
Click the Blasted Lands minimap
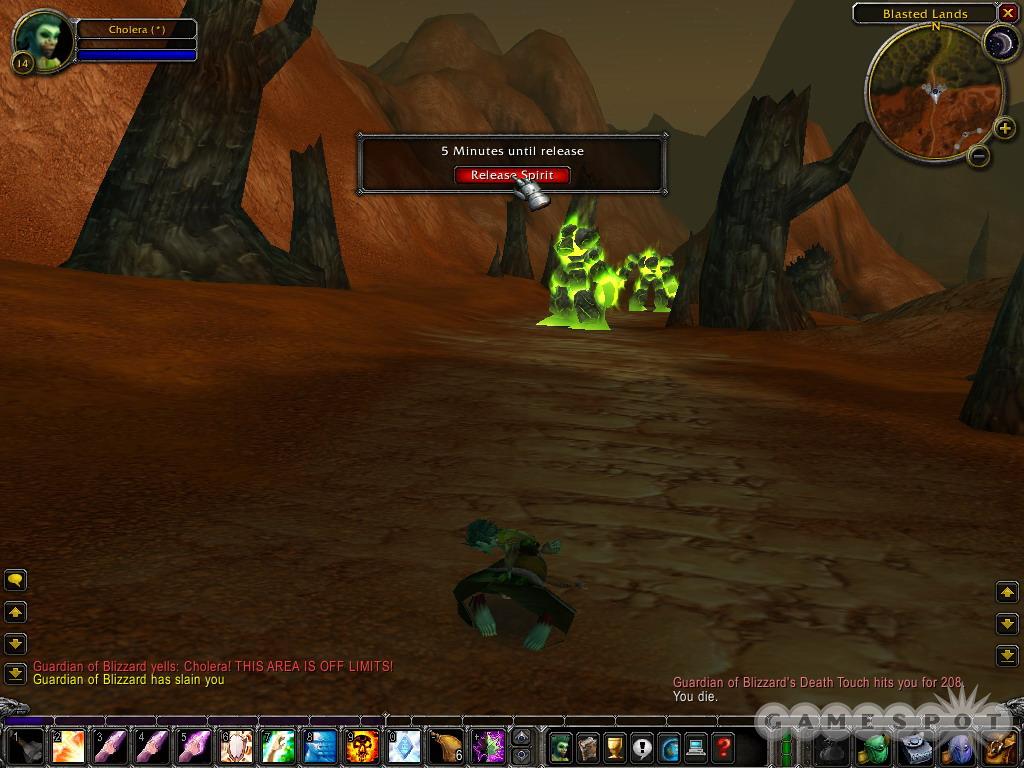pyautogui.click(x=933, y=91)
